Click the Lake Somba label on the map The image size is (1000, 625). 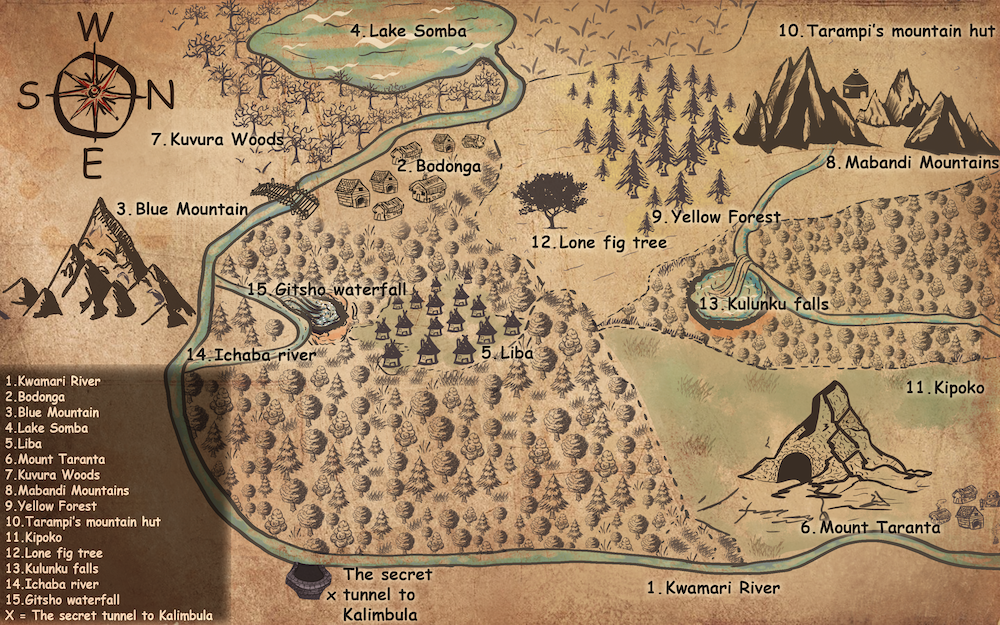408,31
